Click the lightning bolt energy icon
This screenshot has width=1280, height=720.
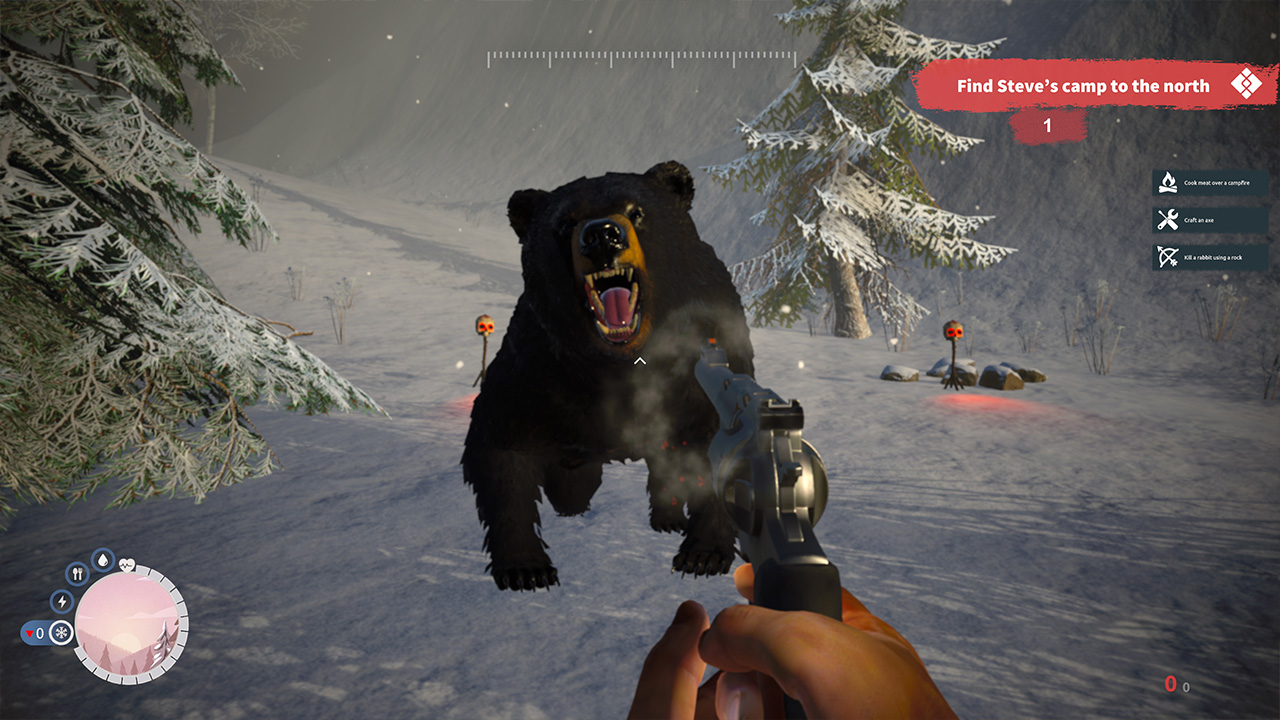coord(62,601)
